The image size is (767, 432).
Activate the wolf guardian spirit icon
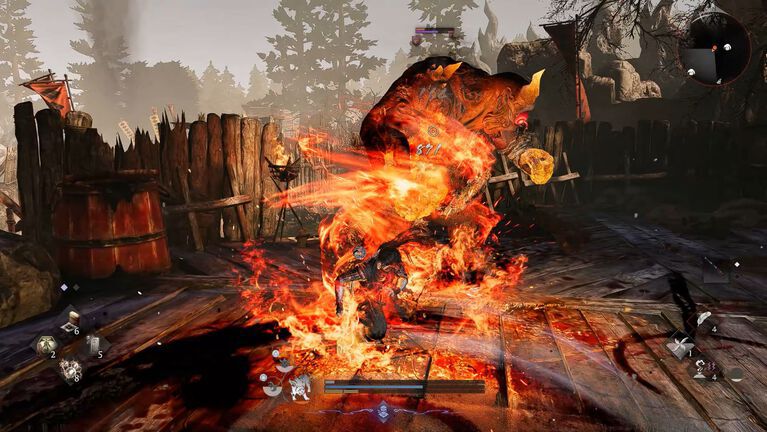point(299,388)
